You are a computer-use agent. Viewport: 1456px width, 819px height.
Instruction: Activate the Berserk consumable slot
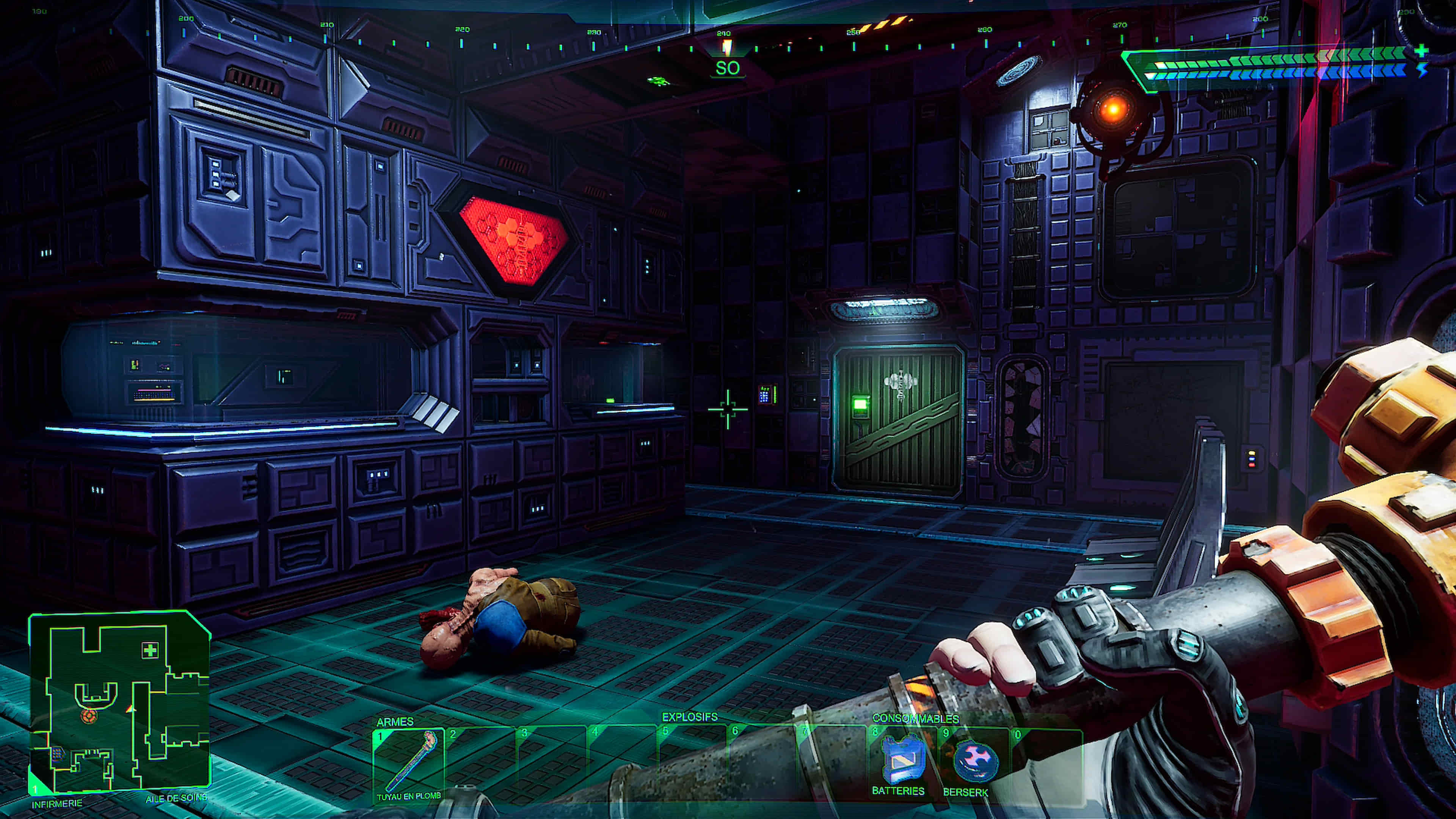[974, 762]
